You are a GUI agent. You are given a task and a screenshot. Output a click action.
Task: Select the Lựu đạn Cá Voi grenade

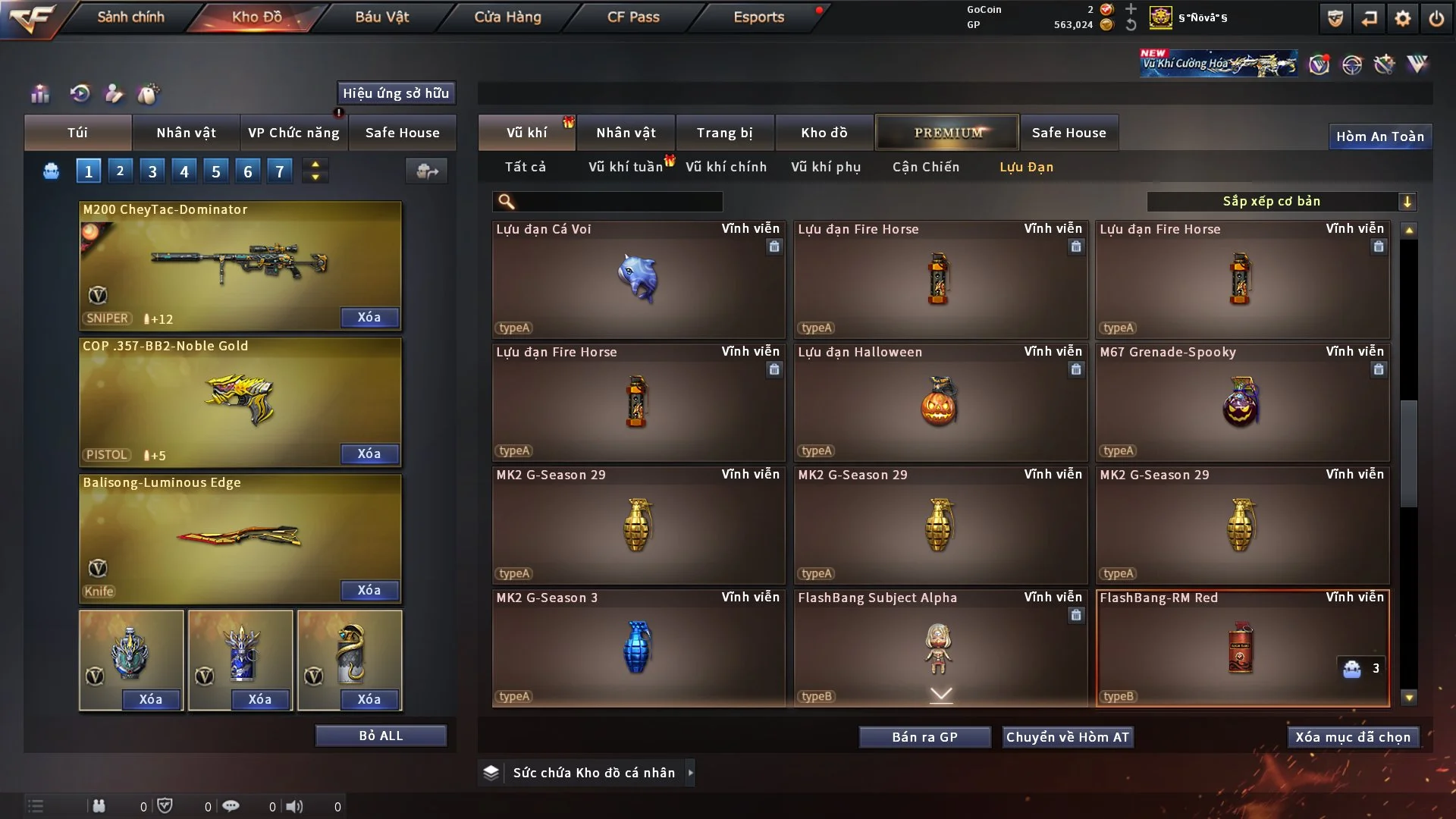[638, 279]
